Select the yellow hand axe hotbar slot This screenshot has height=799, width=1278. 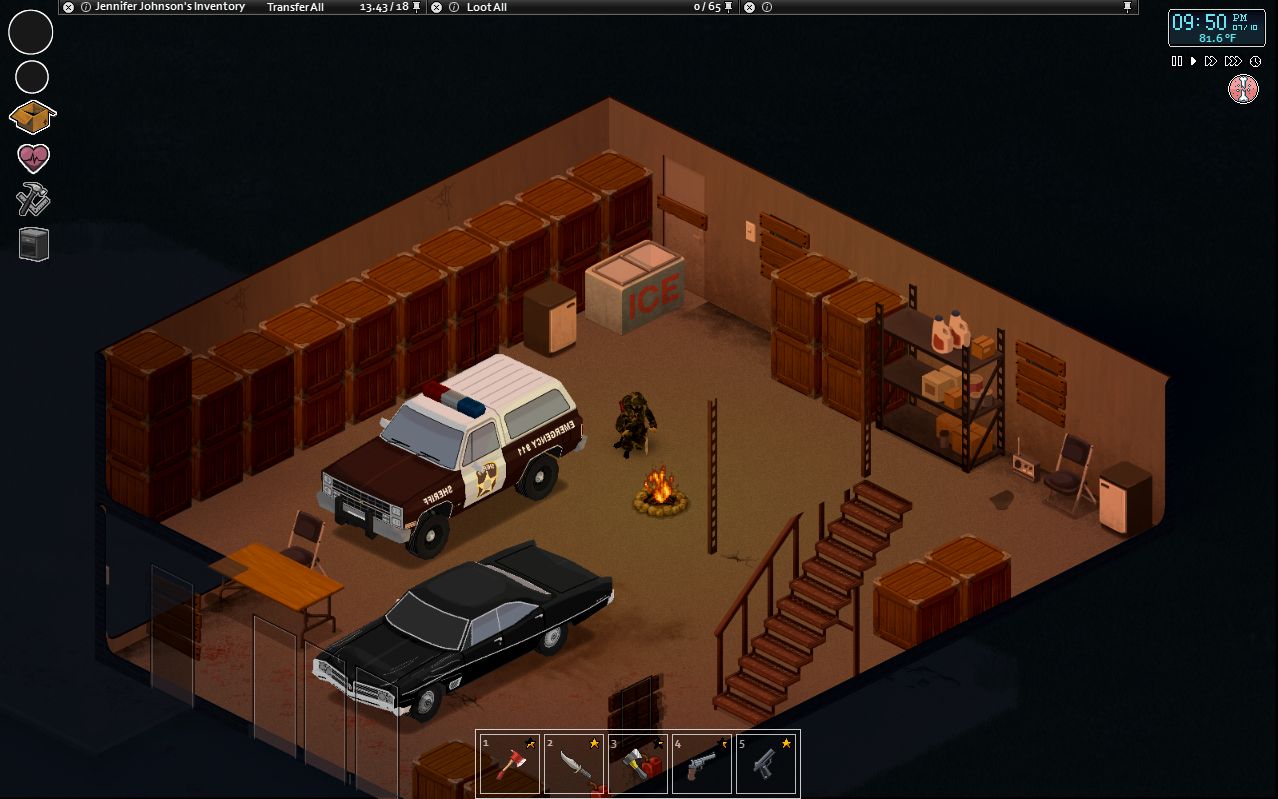(638, 764)
